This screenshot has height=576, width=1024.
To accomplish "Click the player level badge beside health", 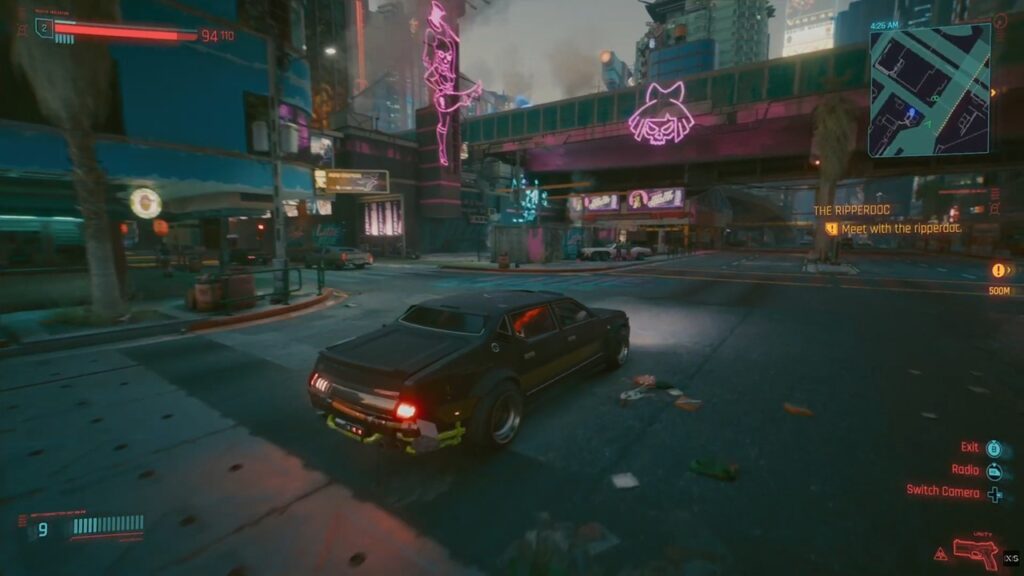I will coord(43,28).
